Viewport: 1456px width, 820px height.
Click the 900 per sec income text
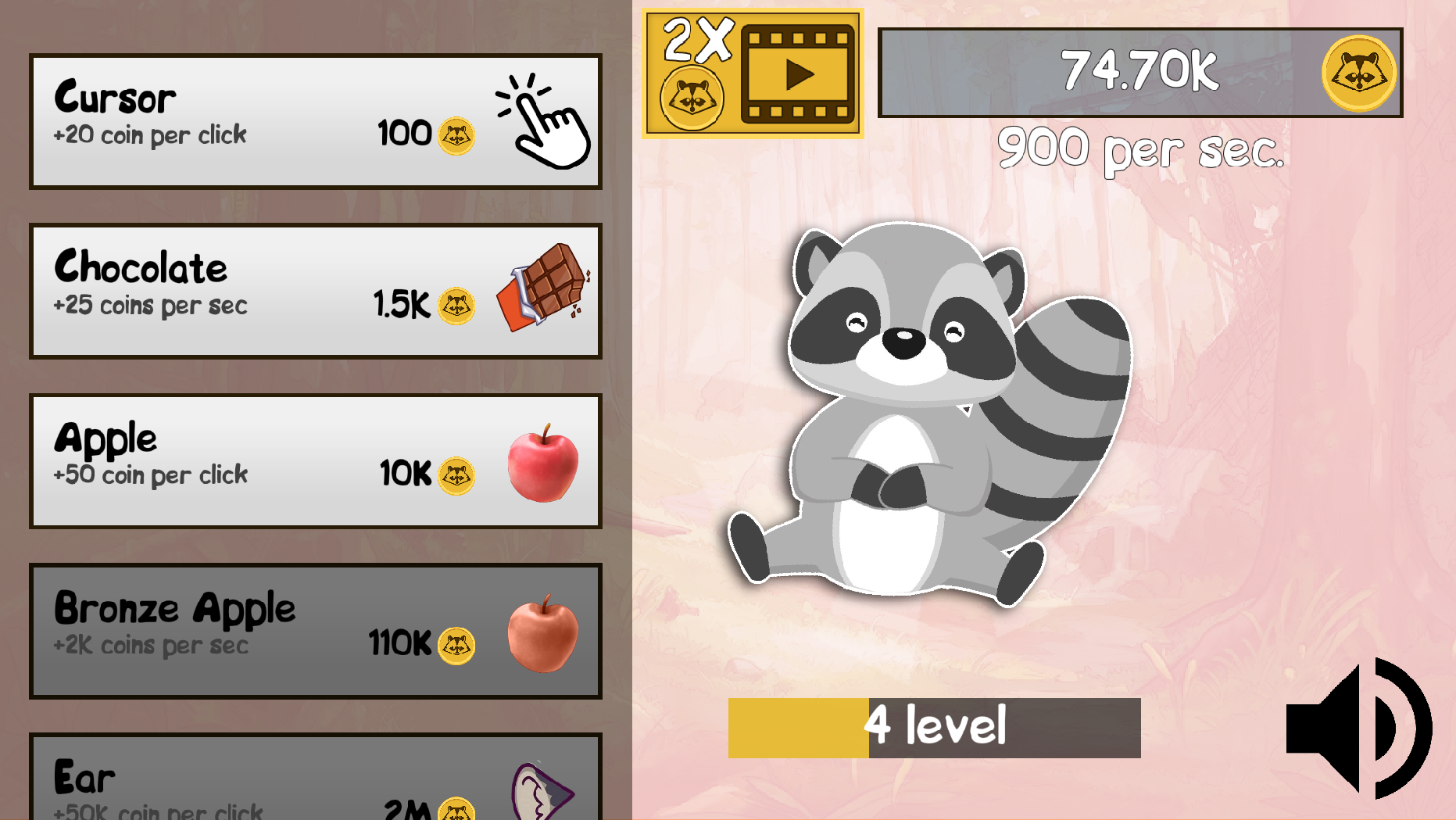[1141, 149]
